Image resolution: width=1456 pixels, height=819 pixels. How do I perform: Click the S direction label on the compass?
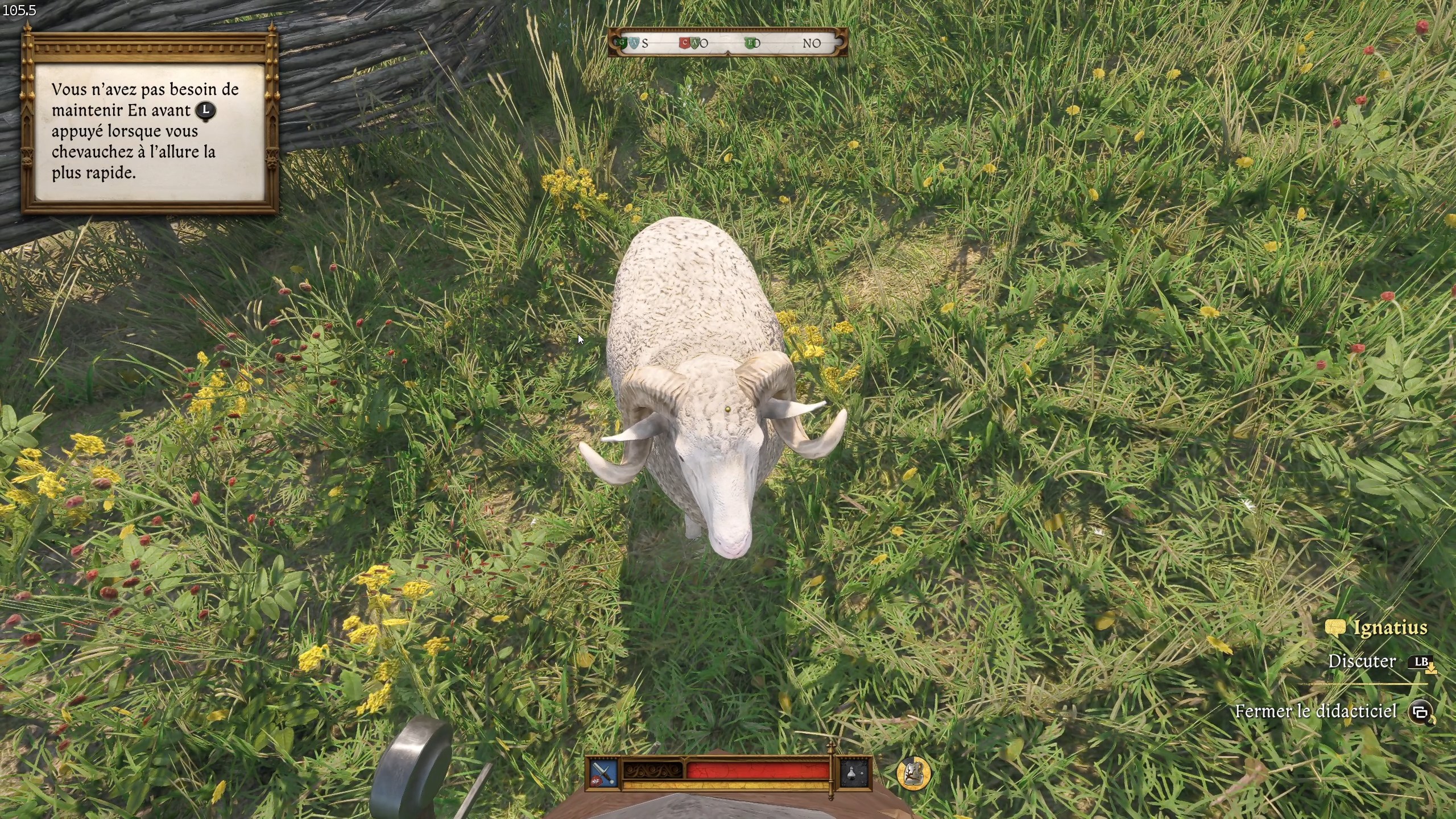pos(645,43)
